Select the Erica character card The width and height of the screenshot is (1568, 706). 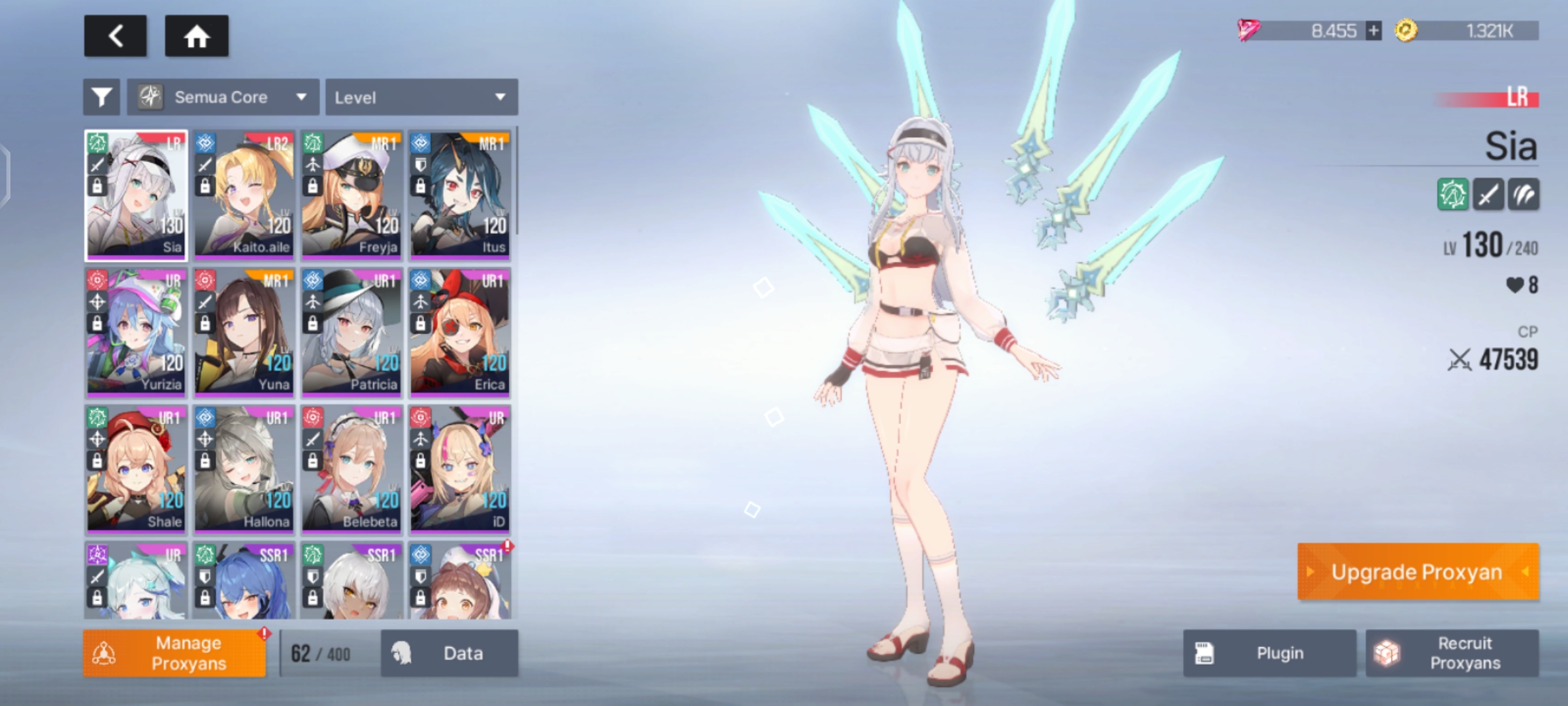(x=459, y=331)
